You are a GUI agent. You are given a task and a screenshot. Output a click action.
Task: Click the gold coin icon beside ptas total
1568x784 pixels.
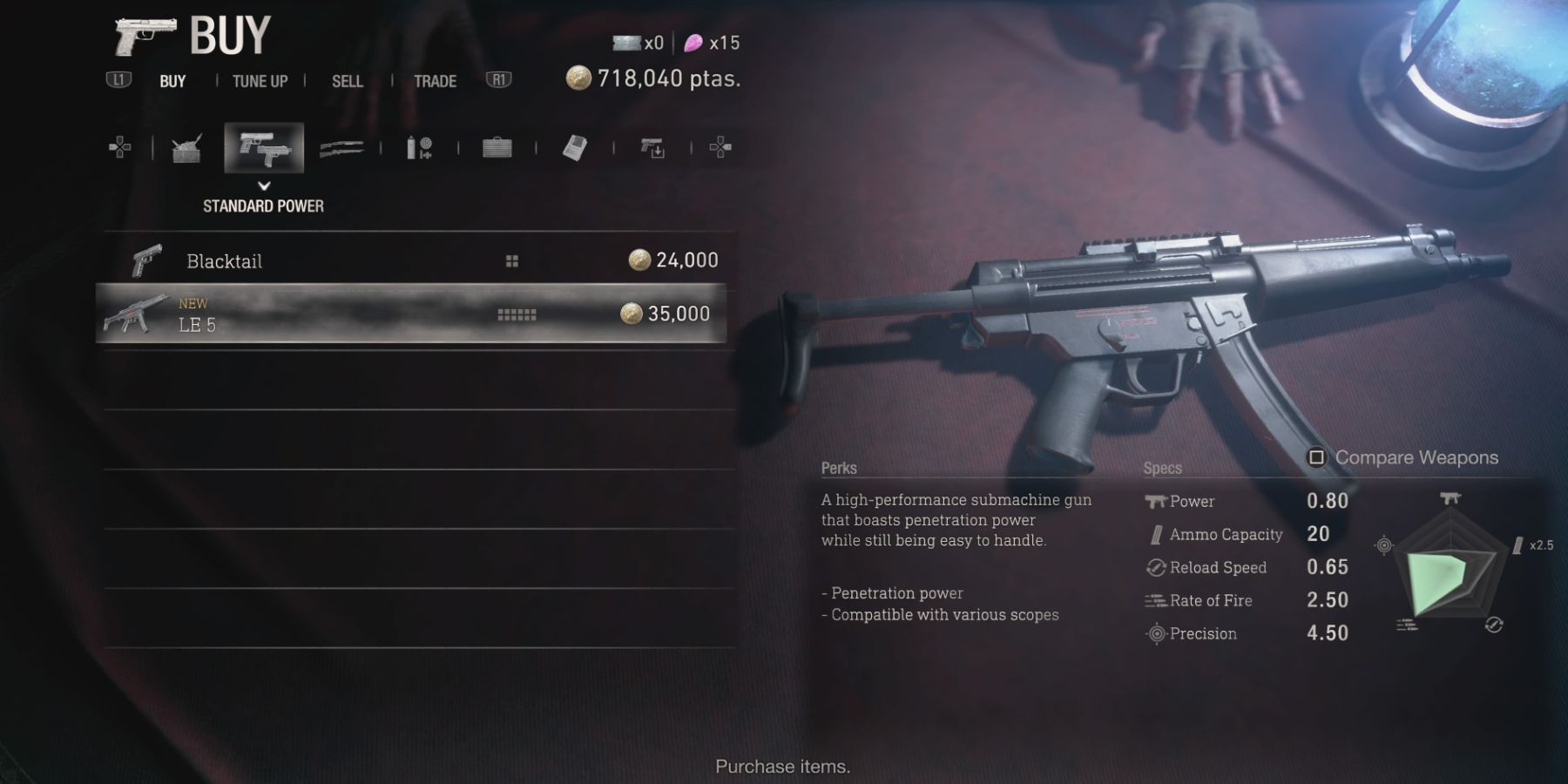579,78
